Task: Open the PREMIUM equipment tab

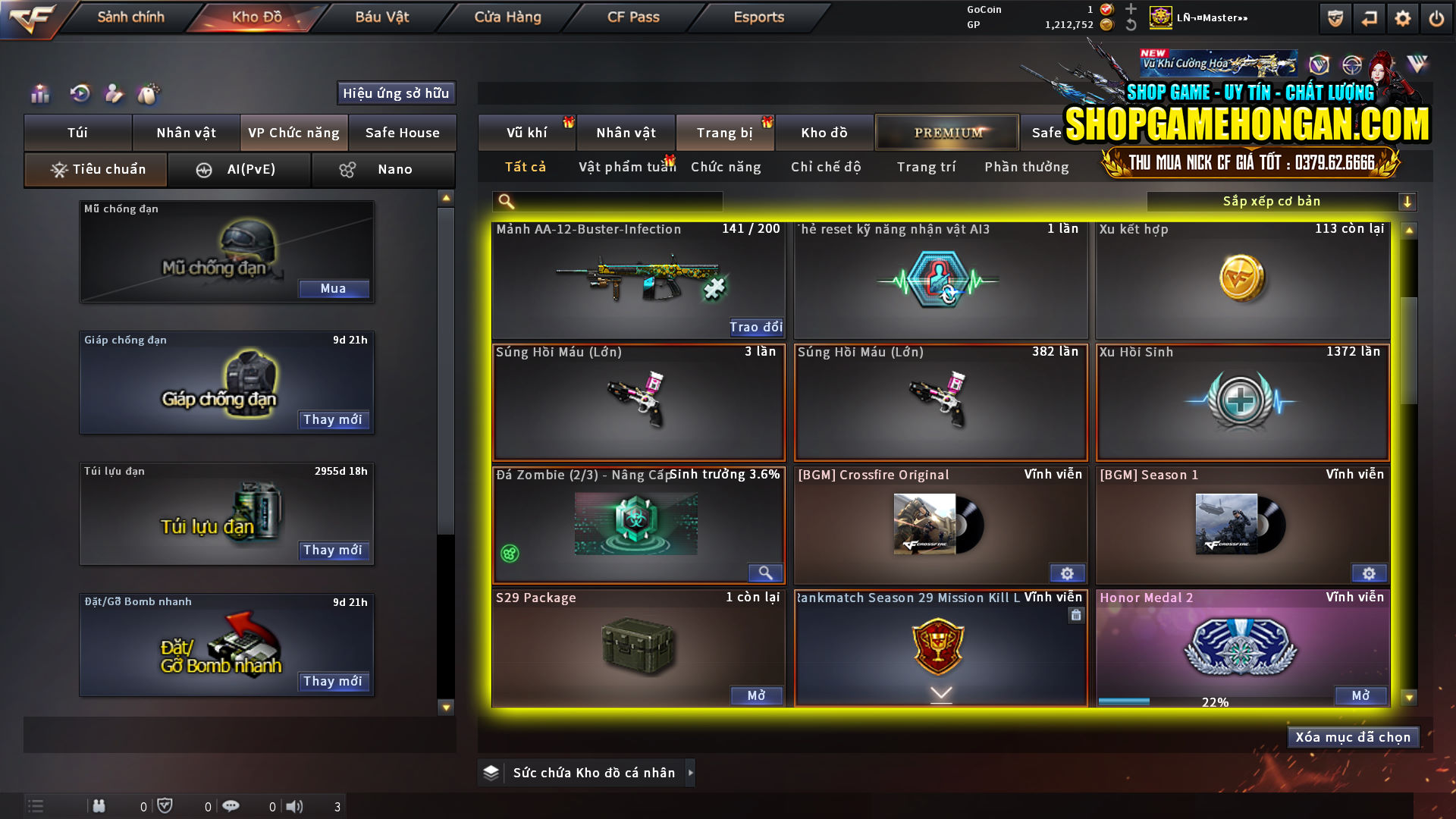Action: [x=946, y=132]
